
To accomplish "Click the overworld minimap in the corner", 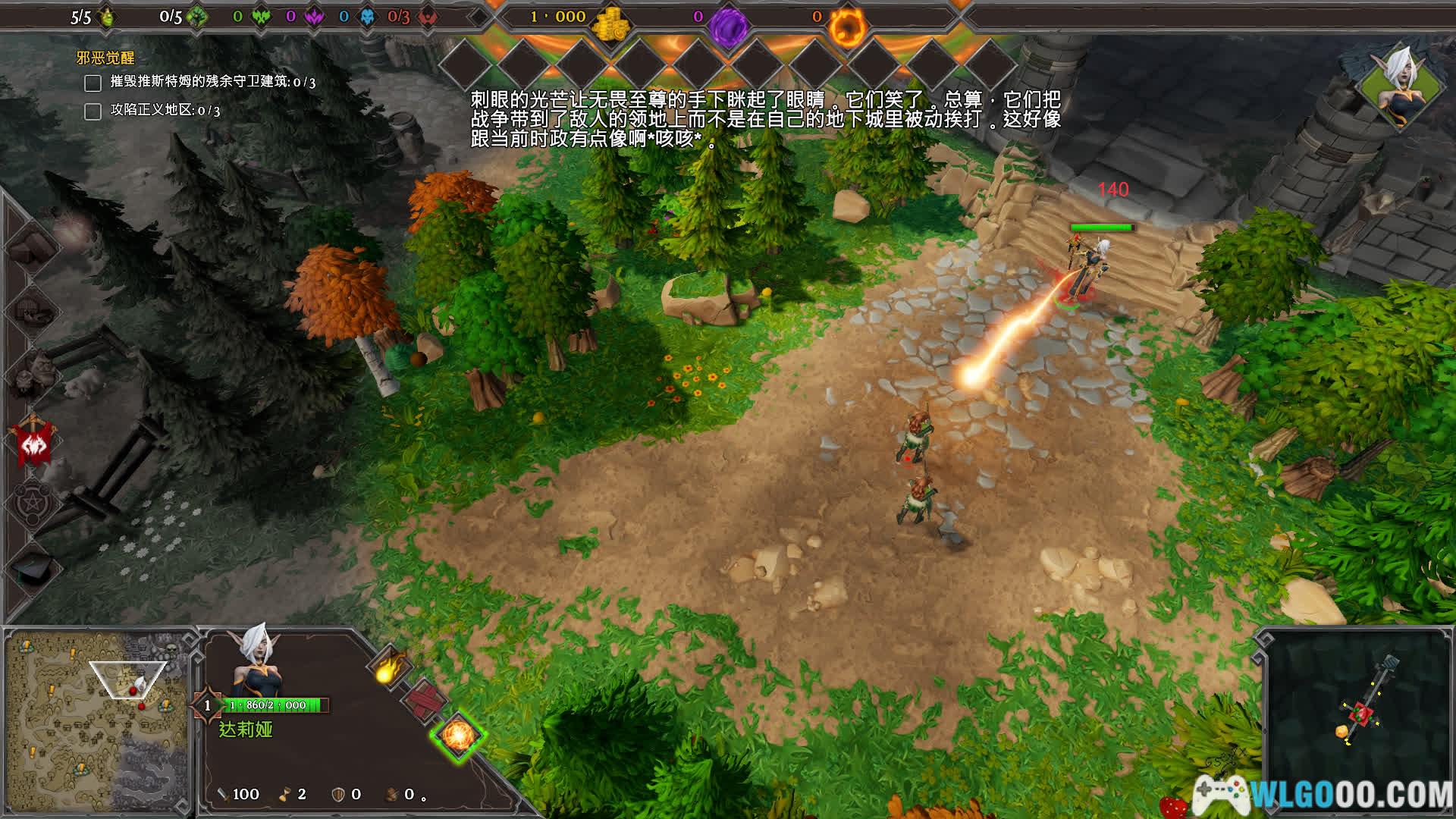I will point(96,722).
